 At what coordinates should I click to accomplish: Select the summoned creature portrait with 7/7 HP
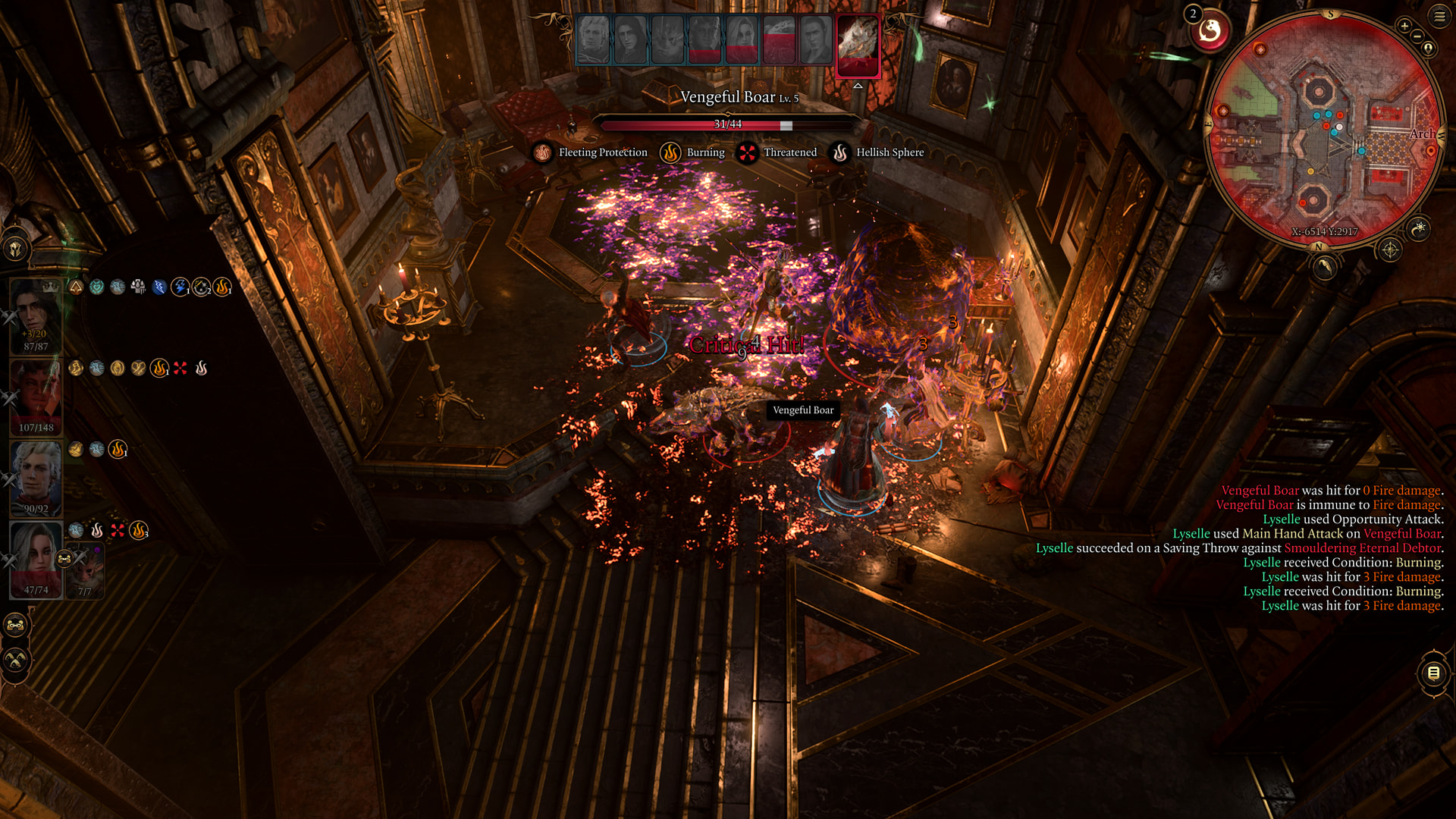85,574
